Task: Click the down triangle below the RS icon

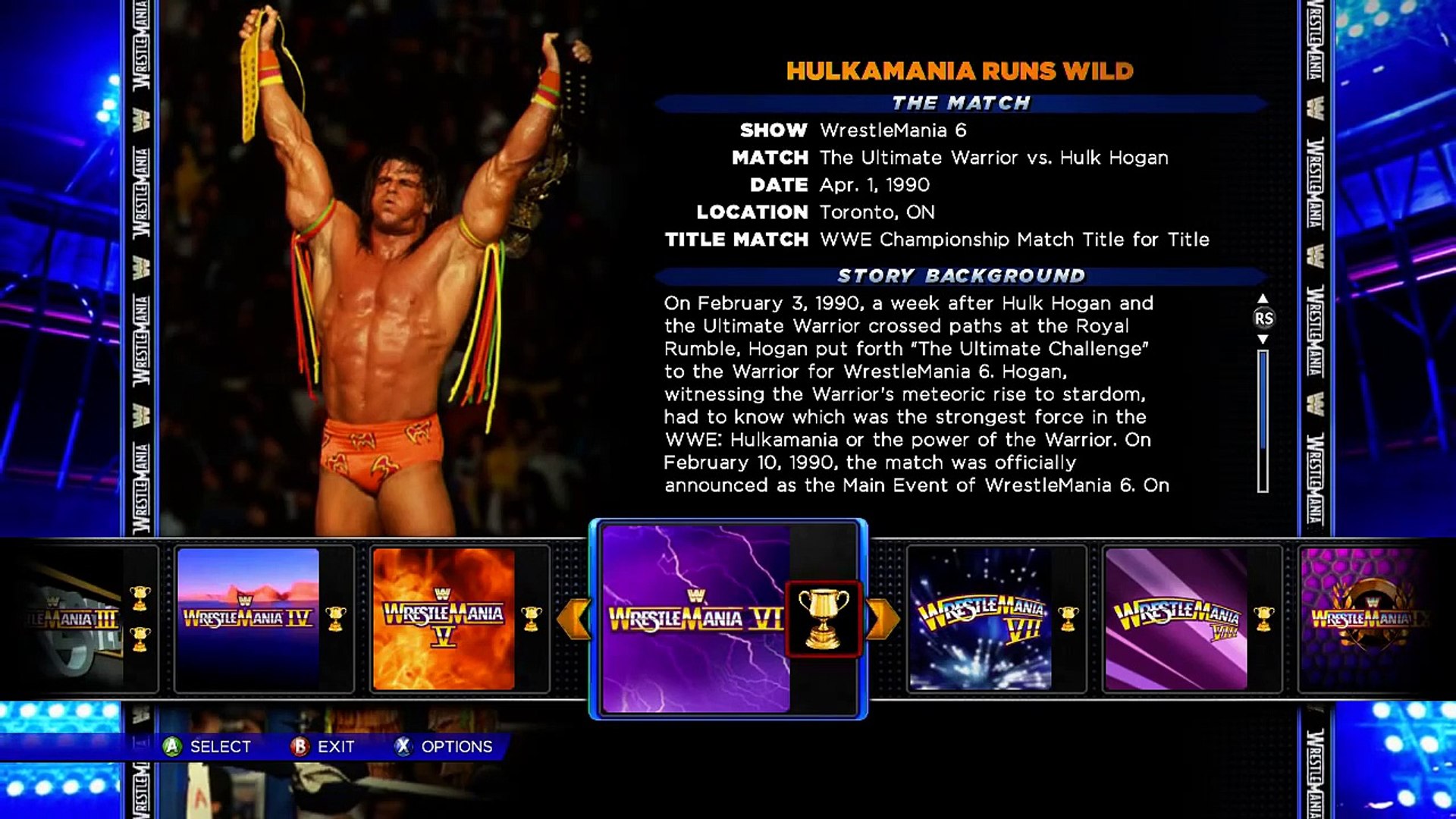Action: (1263, 339)
